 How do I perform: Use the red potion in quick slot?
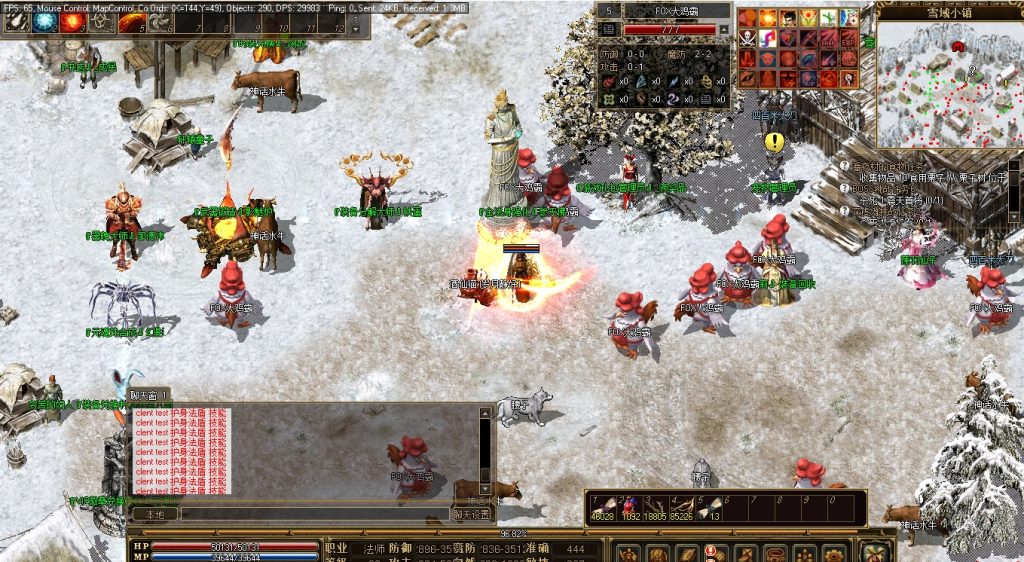click(x=630, y=505)
